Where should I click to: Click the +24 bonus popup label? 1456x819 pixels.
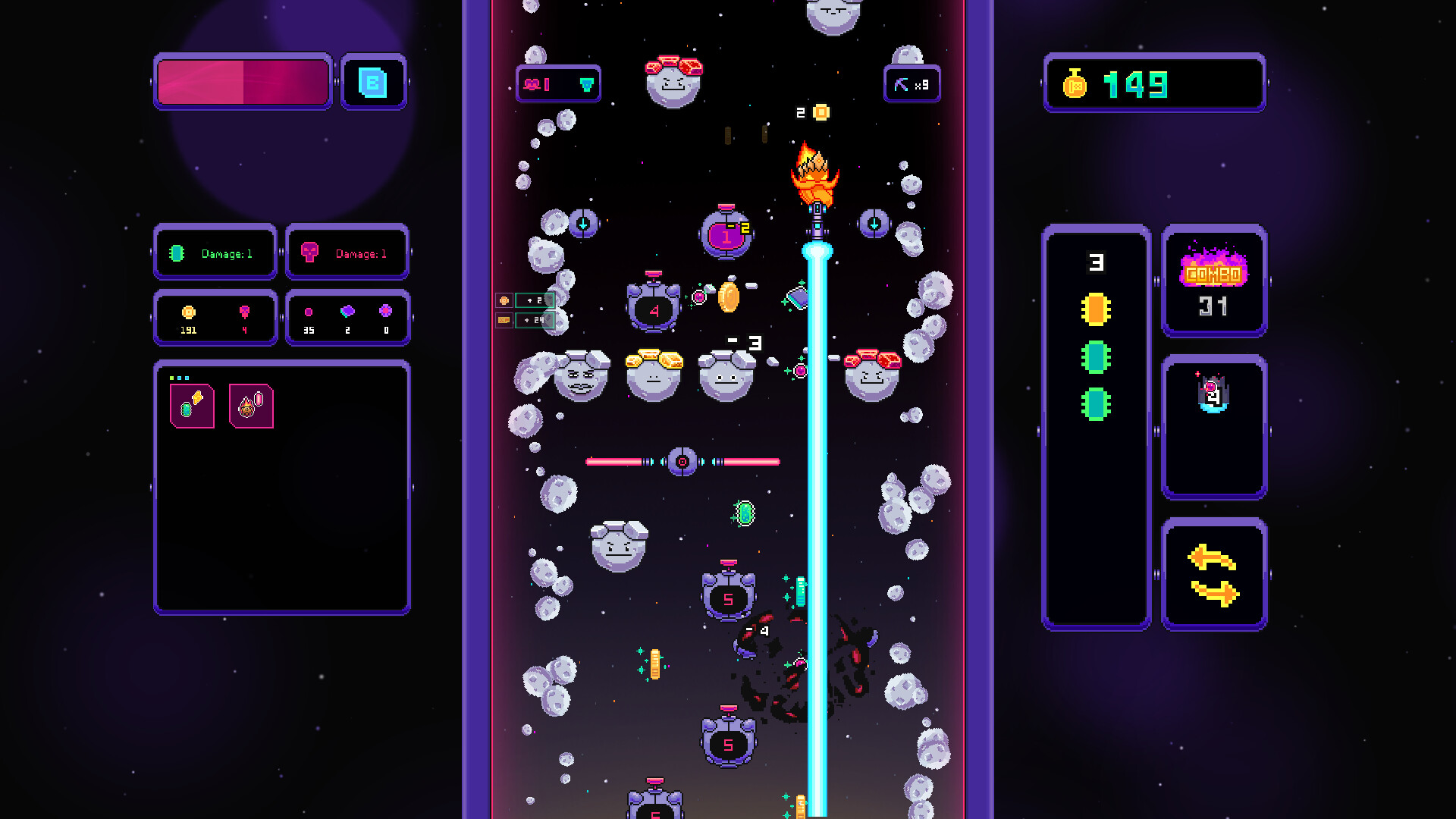[533, 321]
